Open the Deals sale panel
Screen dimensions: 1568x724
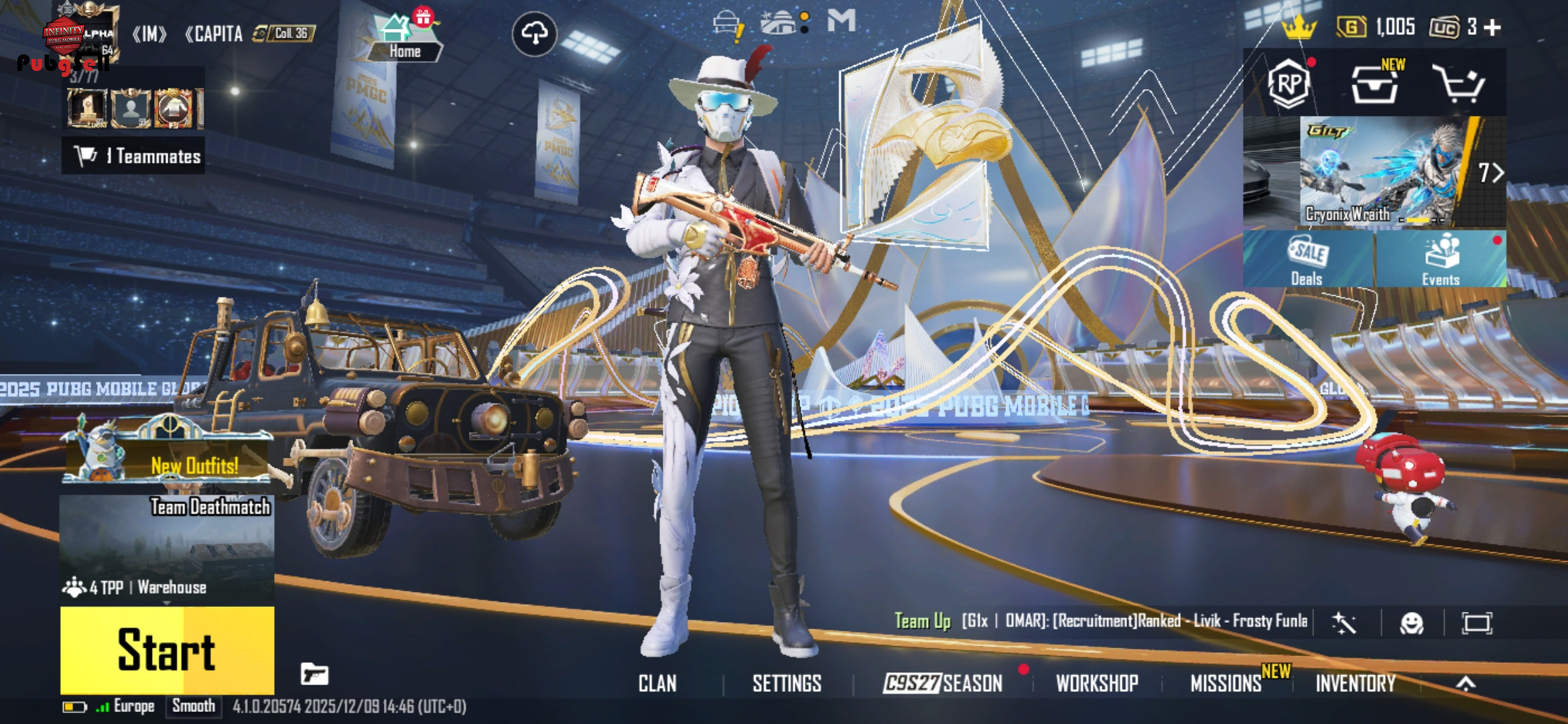tap(1307, 260)
